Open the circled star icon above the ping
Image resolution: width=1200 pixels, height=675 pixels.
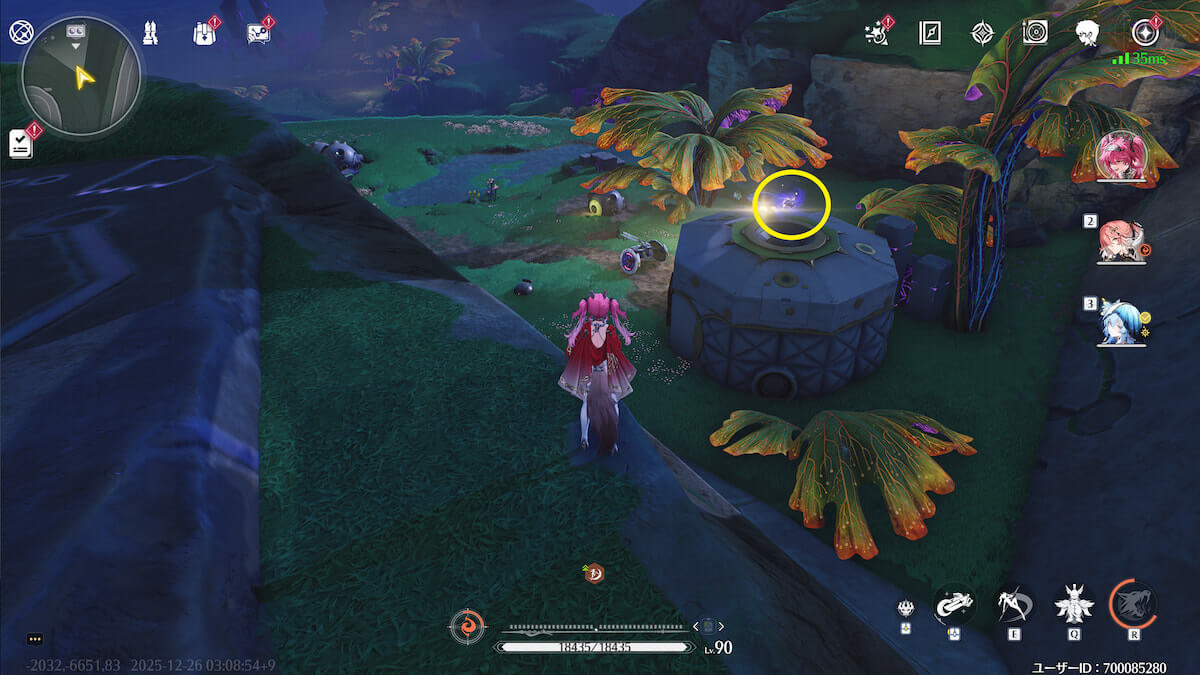[1144, 33]
